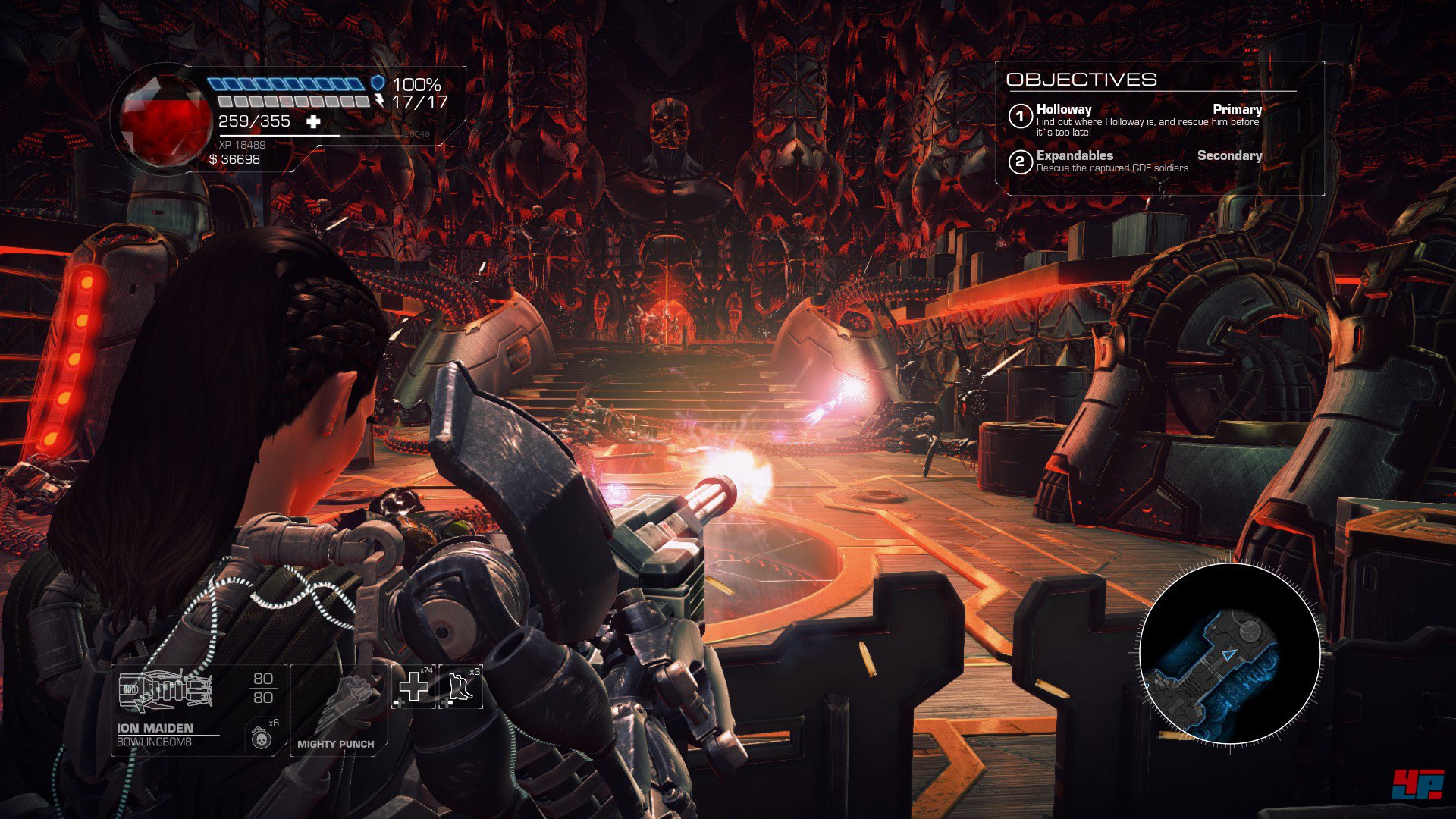Use the medkit cross item slot
The height and width of the screenshot is (819, 1456).
pos(414,686)
